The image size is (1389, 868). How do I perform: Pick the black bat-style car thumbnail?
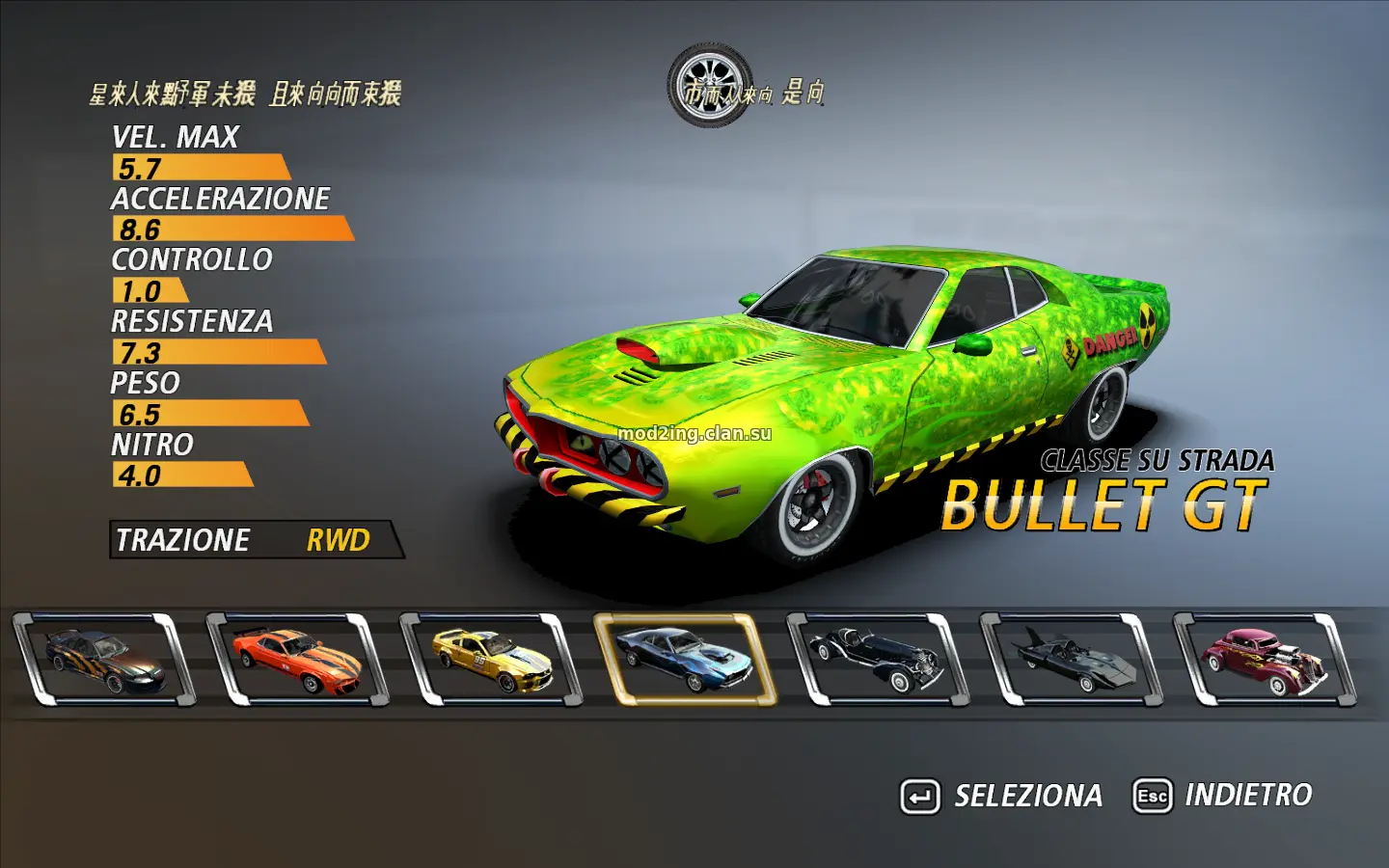pos(1071,660)
